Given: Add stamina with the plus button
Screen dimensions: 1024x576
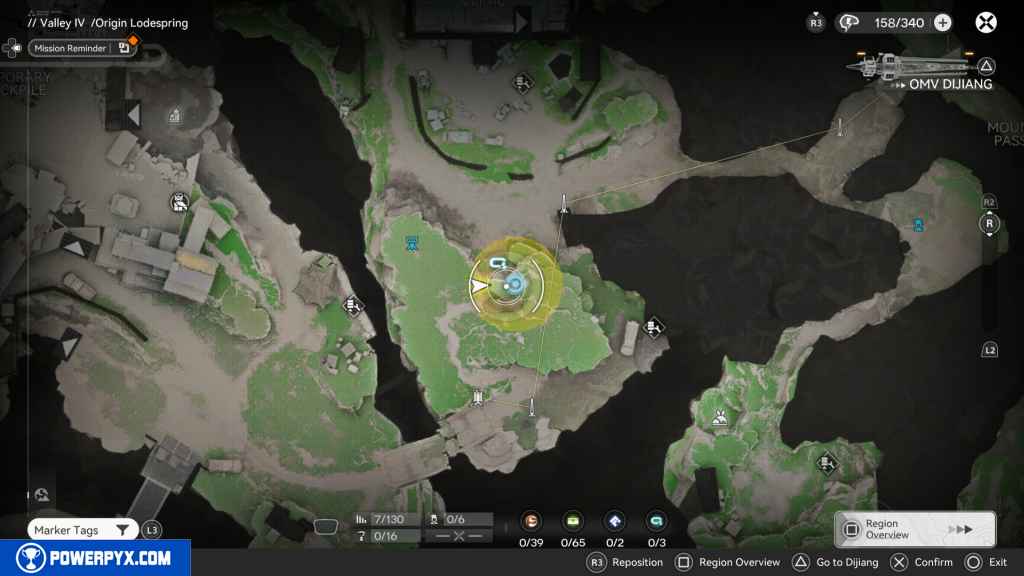Looking at the screenshot, I should [941, 22].
